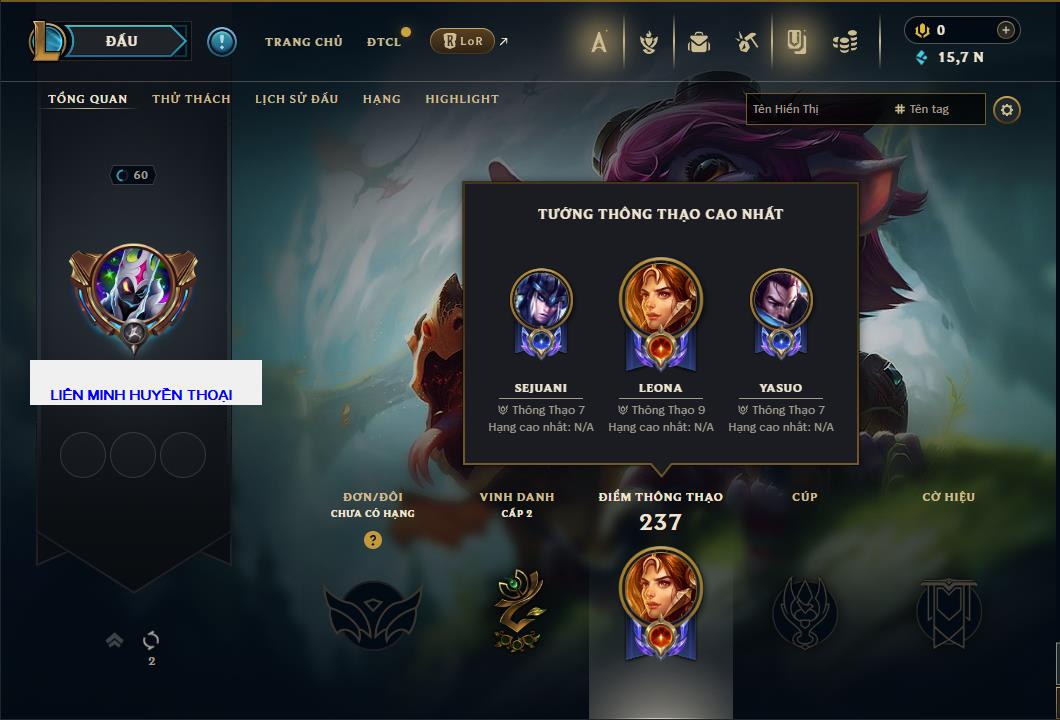The width and height of the screenshot is (1060, 720).
Task: Open profile settings gear icon
Action: pyautogui.click(x=1007, y=109)
